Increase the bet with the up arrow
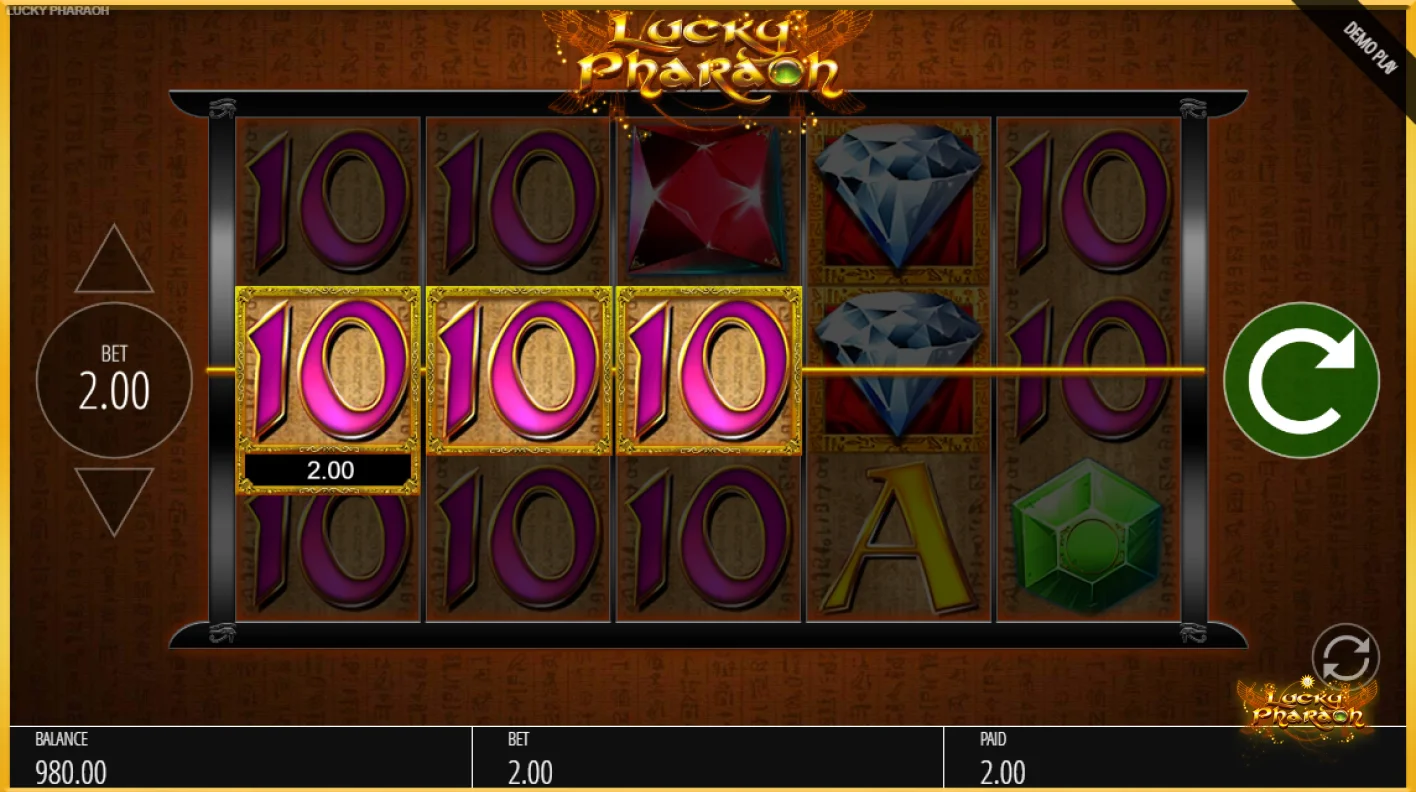The image size is (1416, 792). pyautogui.click(x=113, y=260)
